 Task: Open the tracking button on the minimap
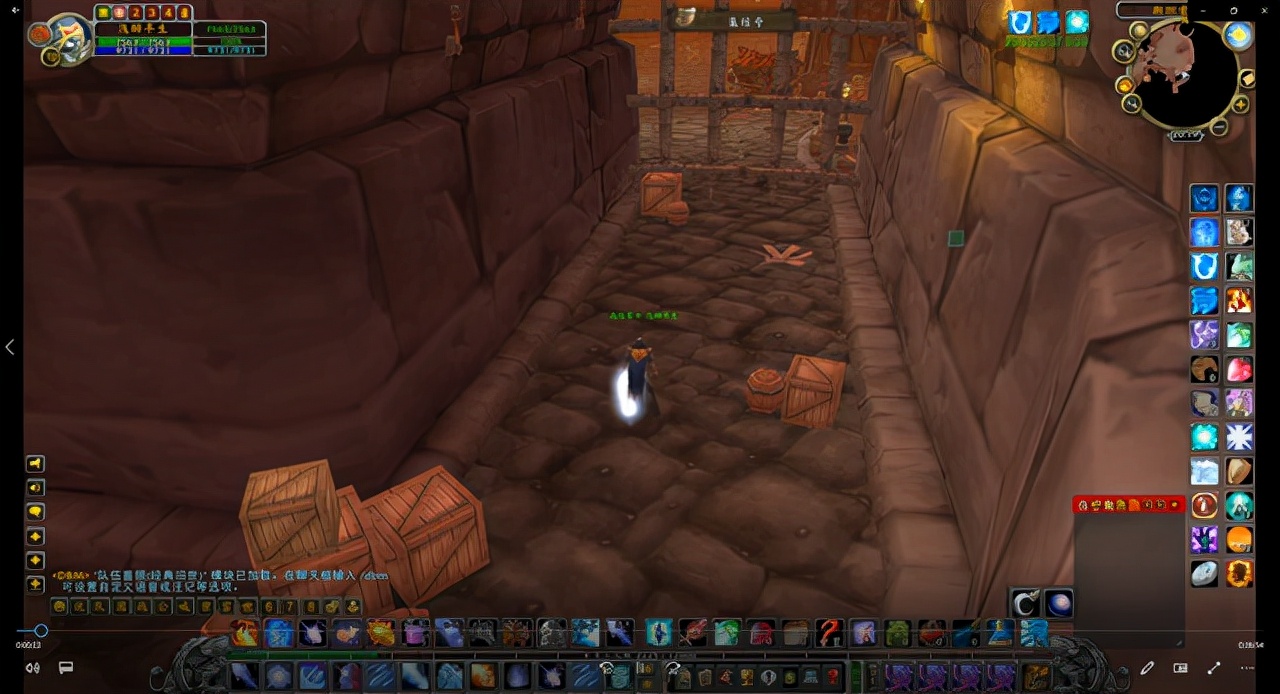click(1124, 50)
